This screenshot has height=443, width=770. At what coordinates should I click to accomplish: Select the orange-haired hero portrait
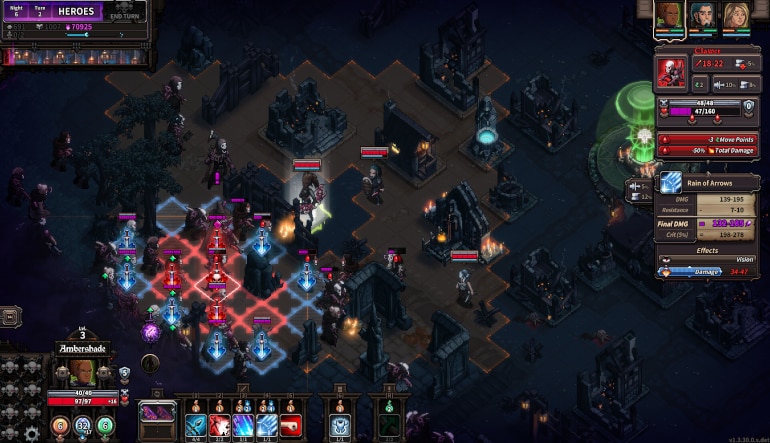click(670, 17)
